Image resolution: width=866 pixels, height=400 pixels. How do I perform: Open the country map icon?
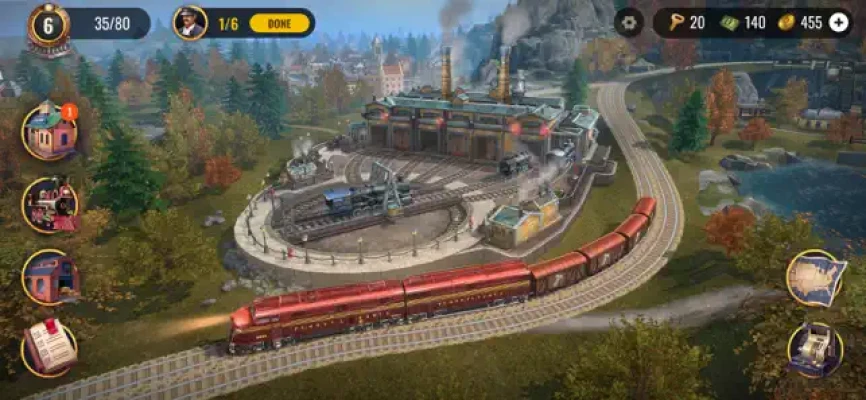815,278
